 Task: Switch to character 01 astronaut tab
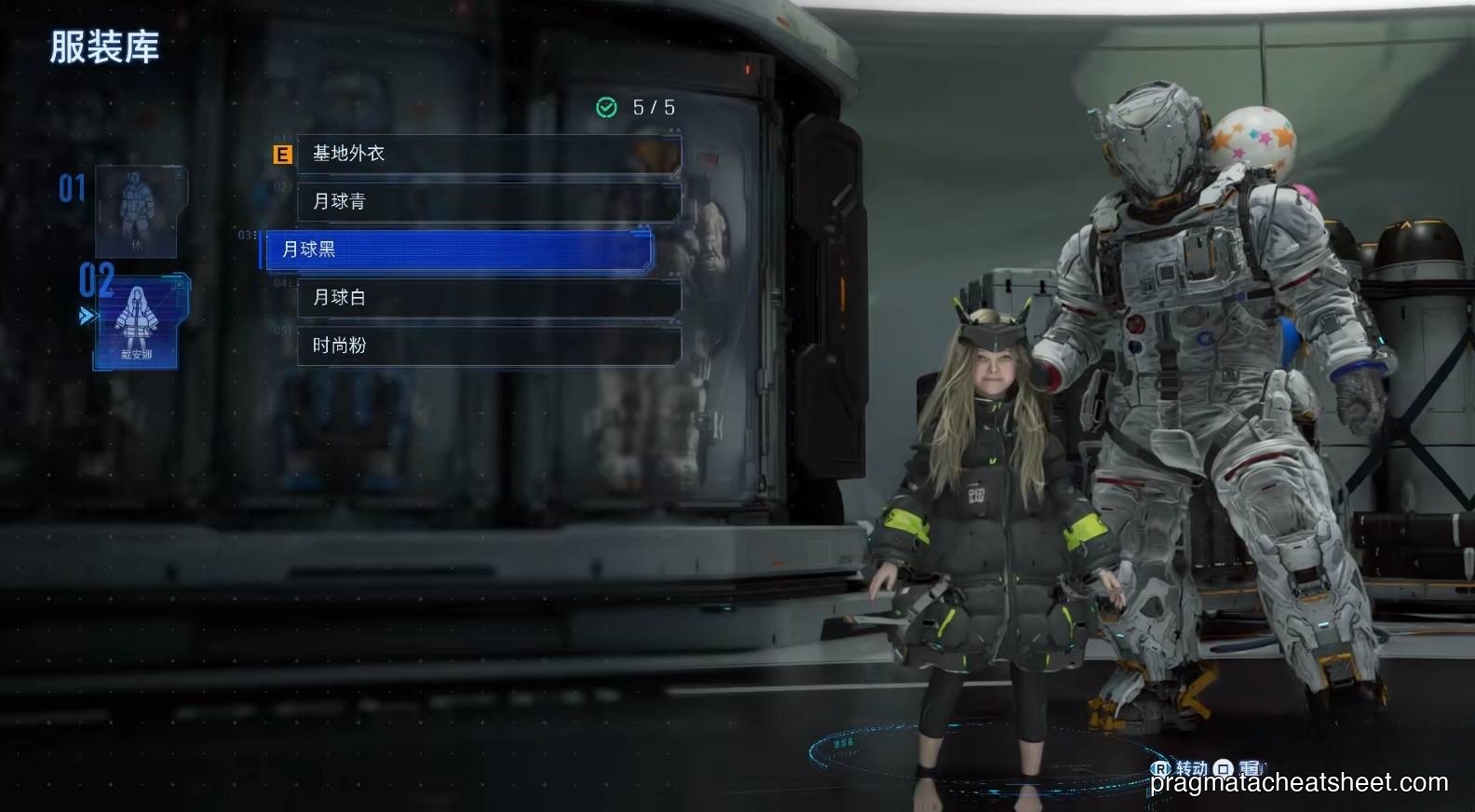136,211
